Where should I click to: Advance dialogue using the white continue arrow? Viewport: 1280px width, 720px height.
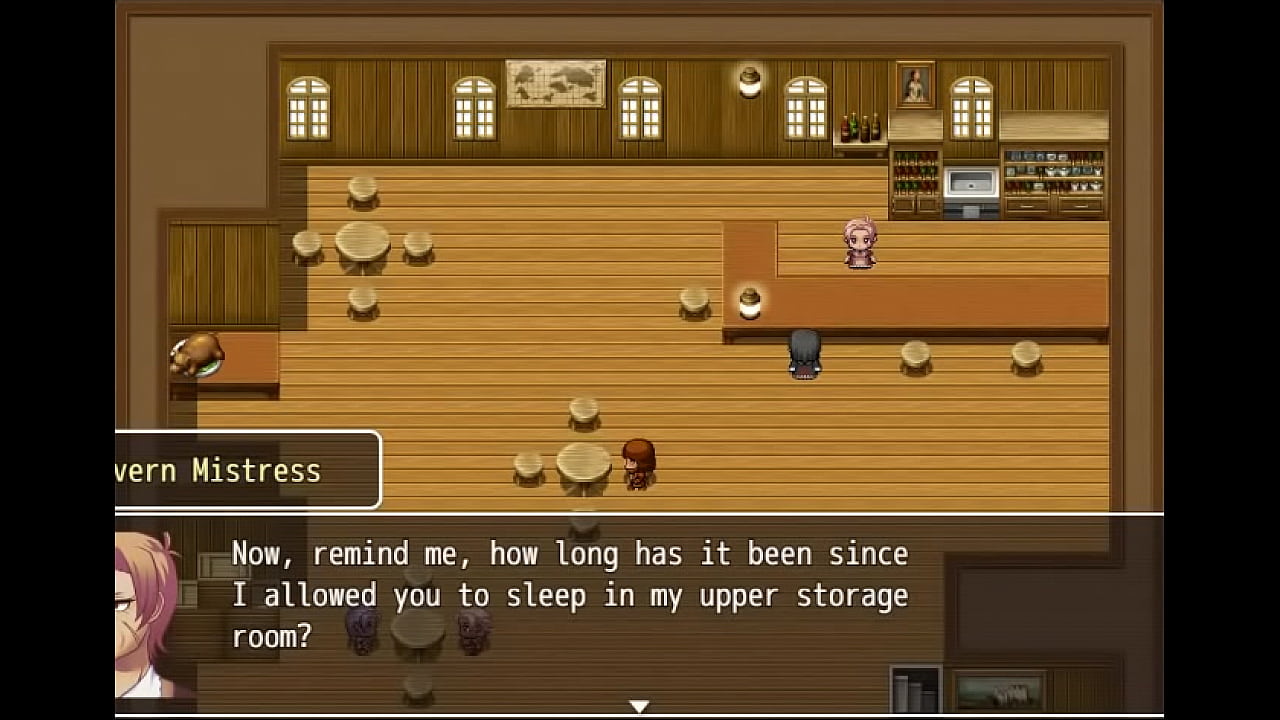(x=639, y=706)
